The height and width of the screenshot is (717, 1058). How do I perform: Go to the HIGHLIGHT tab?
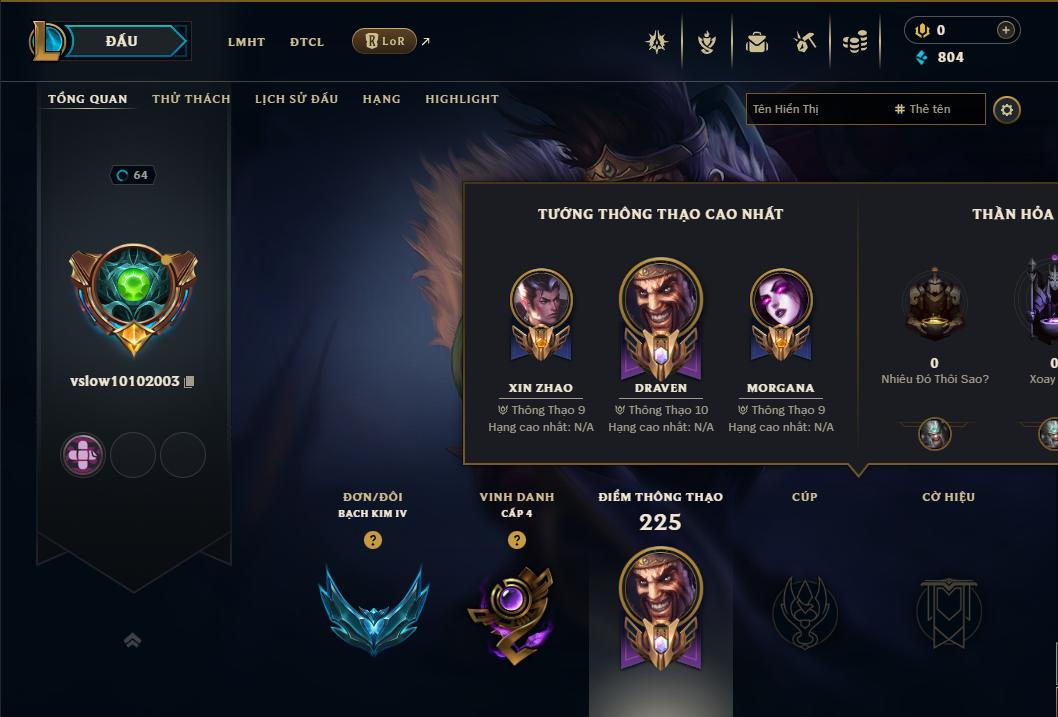pos(461,99)
